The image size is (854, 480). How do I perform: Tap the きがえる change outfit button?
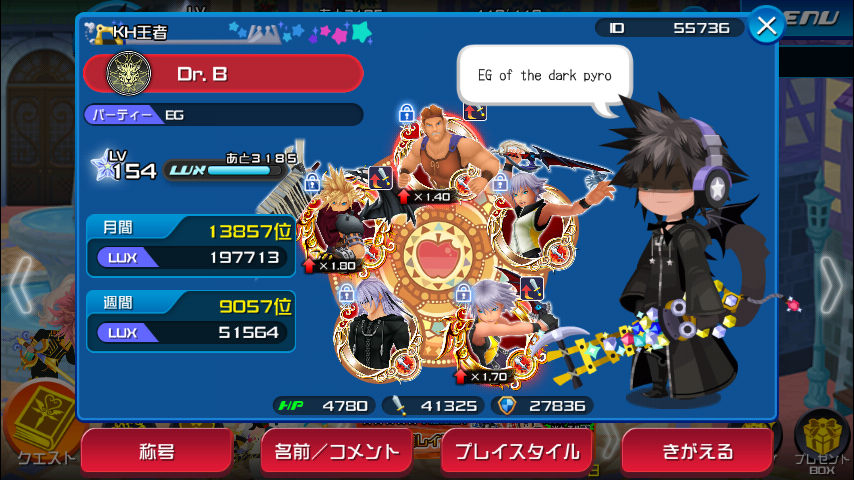[x=697, y=451]
